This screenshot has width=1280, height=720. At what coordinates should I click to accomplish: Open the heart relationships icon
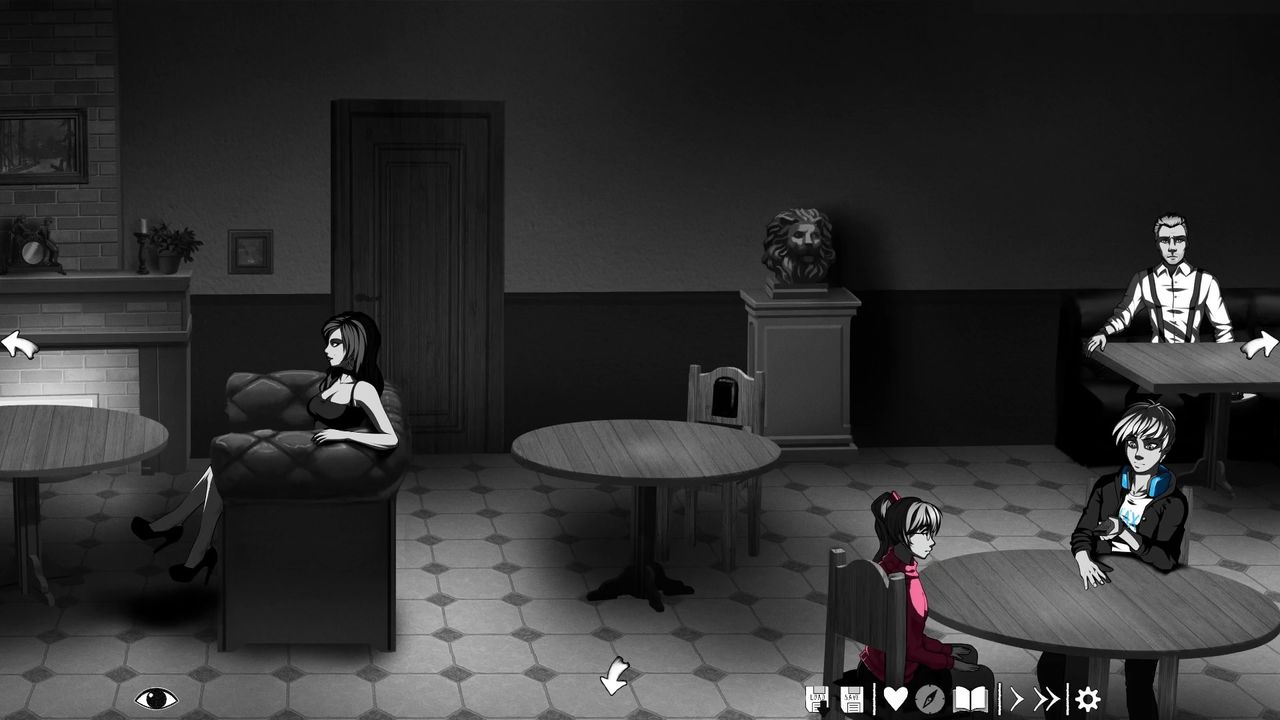pos(895,698)
